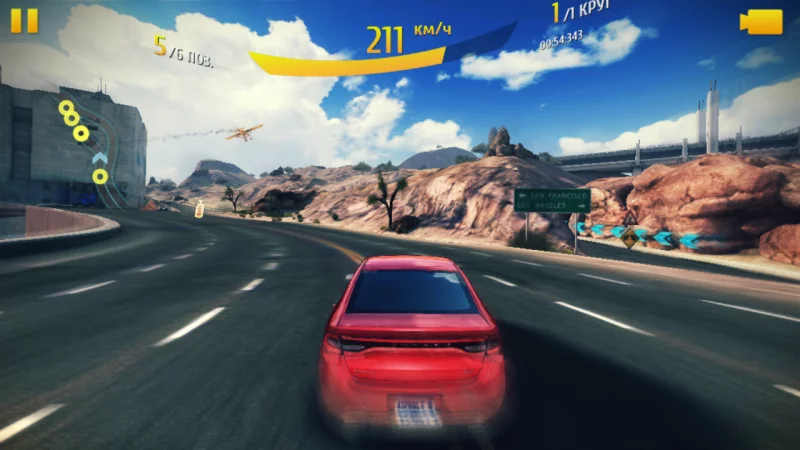This screenshot has height=450, width=800.
Task: Switch camera view with the camera icon
Action: [762, 22]
